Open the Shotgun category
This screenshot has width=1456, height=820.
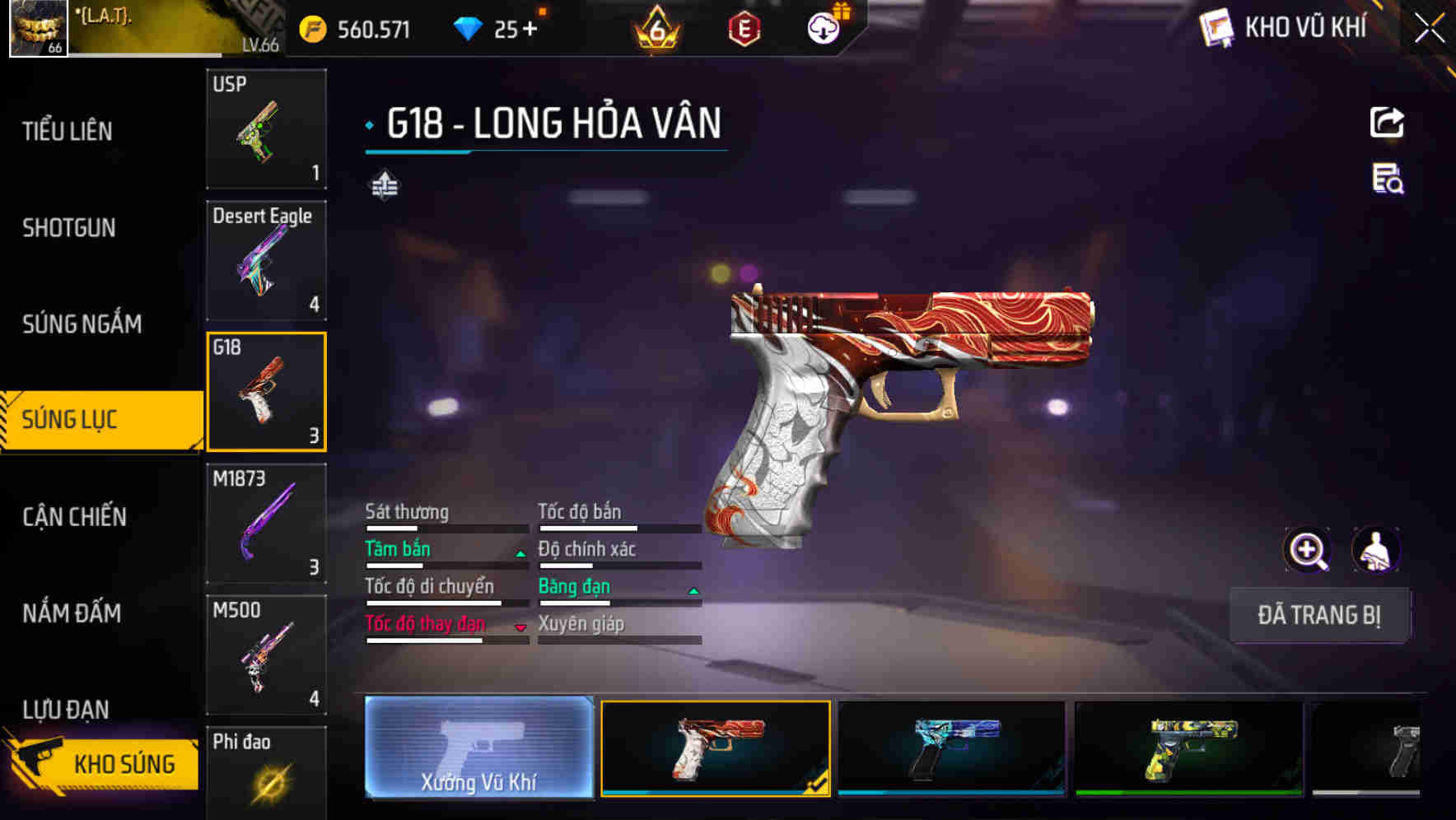[x=69, y=228]
